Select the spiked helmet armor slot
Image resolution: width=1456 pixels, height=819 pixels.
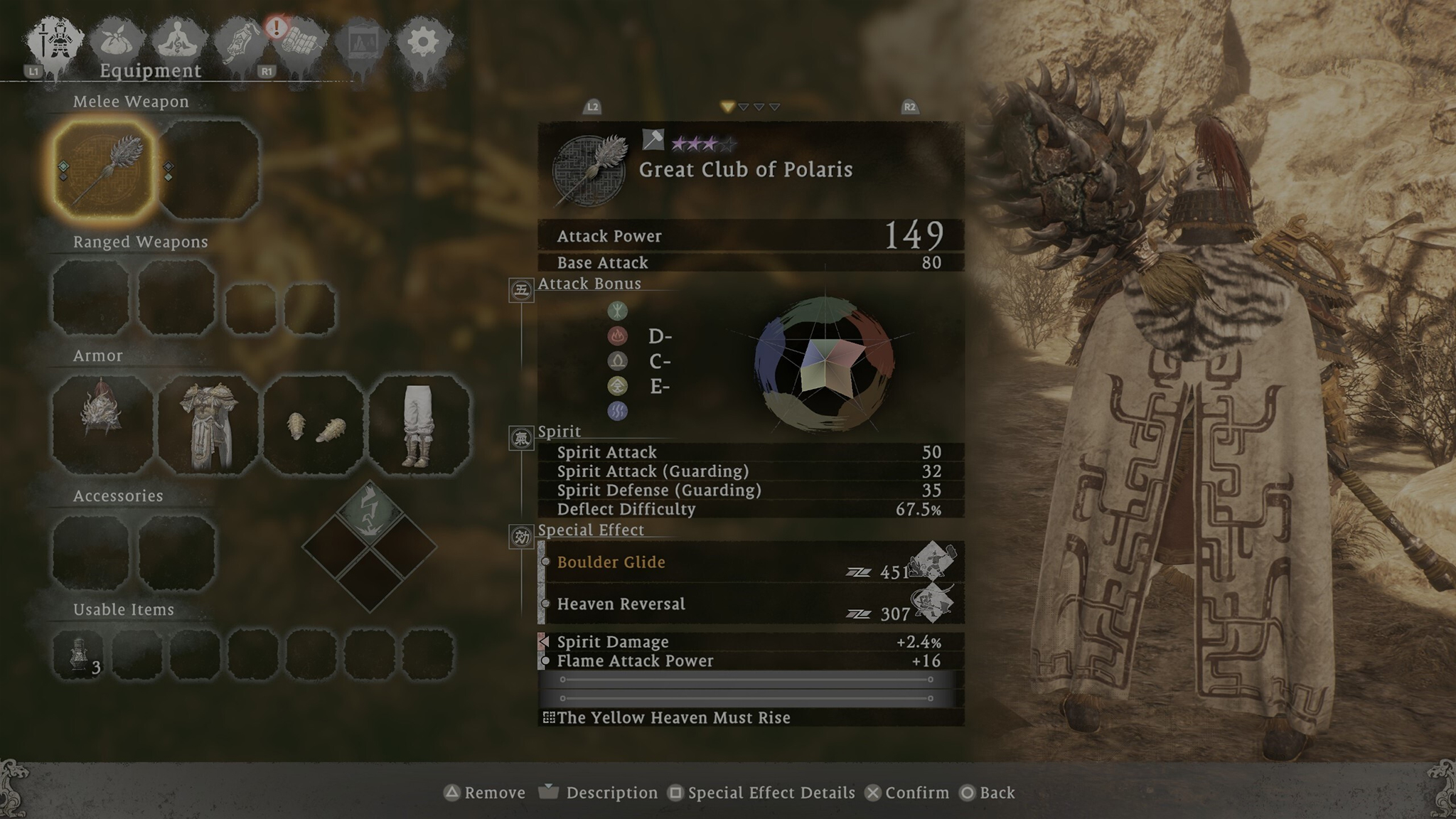tap(102, 424)
